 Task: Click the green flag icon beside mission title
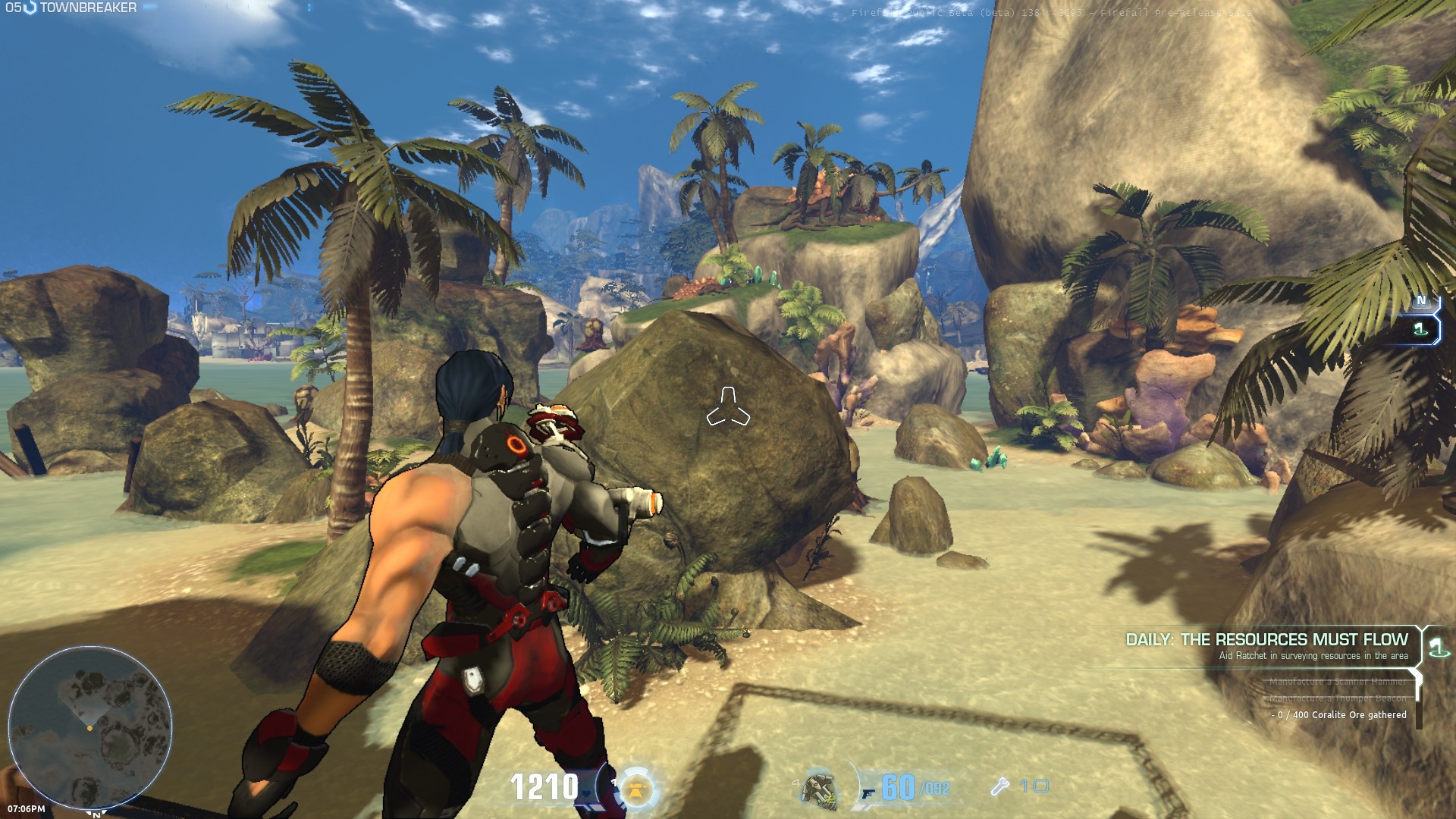[1436, 645]
